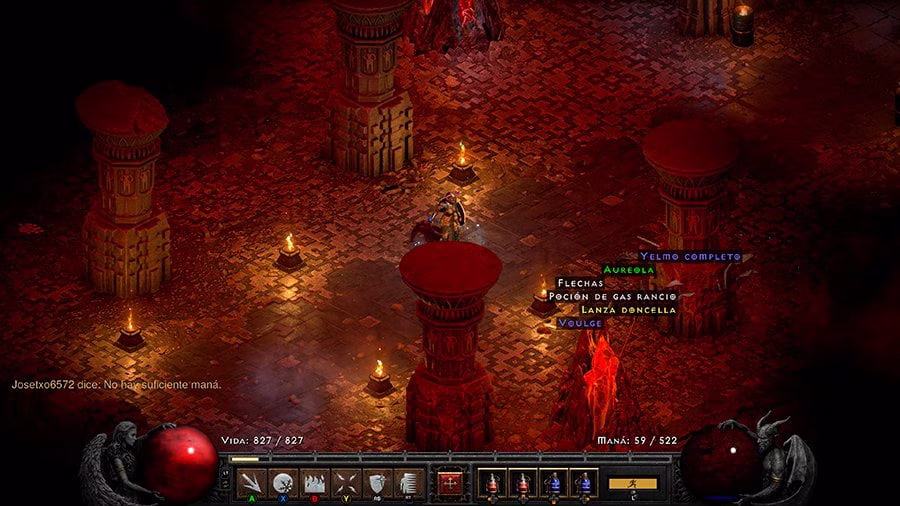Select the crossed arrows skill icon
900x506 pixels.
tap(345, 483)
